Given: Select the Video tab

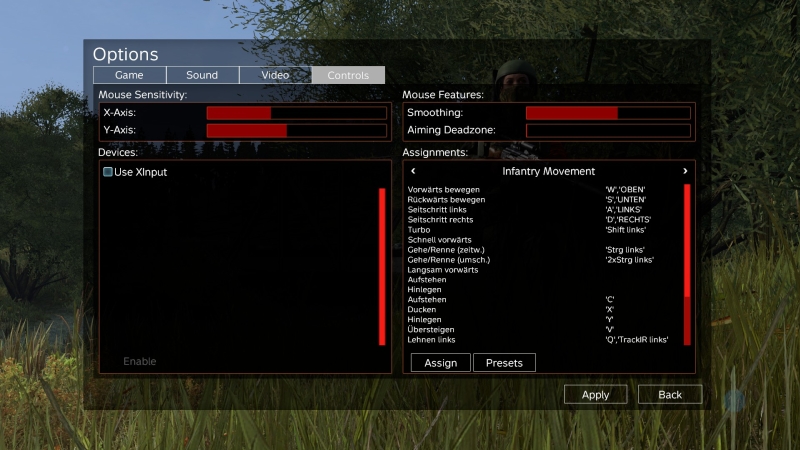Looking at the screenshot, I should 275,75.
